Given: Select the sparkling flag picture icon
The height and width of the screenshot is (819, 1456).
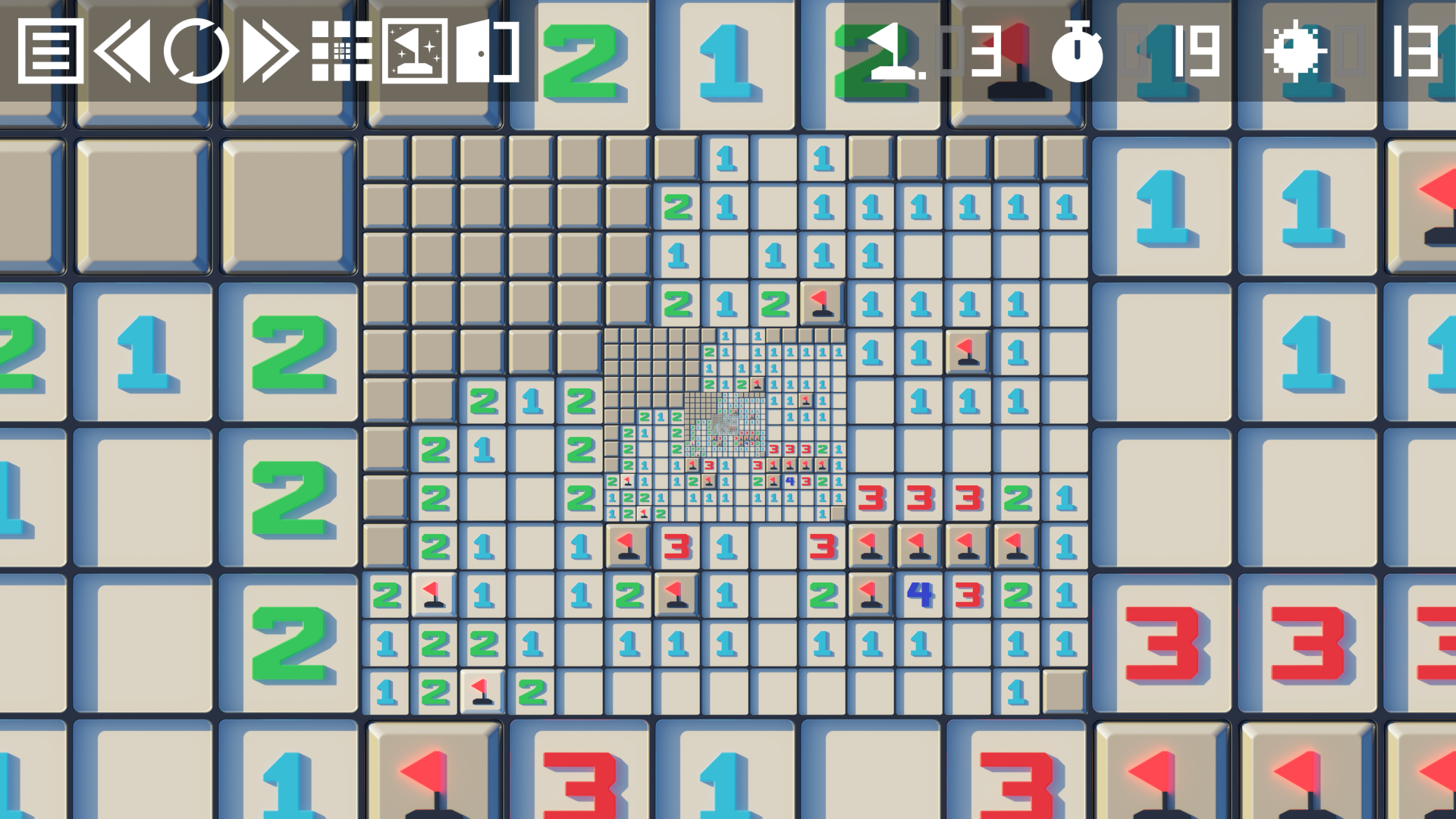Looking at the screenshot, I should point(415,51).
